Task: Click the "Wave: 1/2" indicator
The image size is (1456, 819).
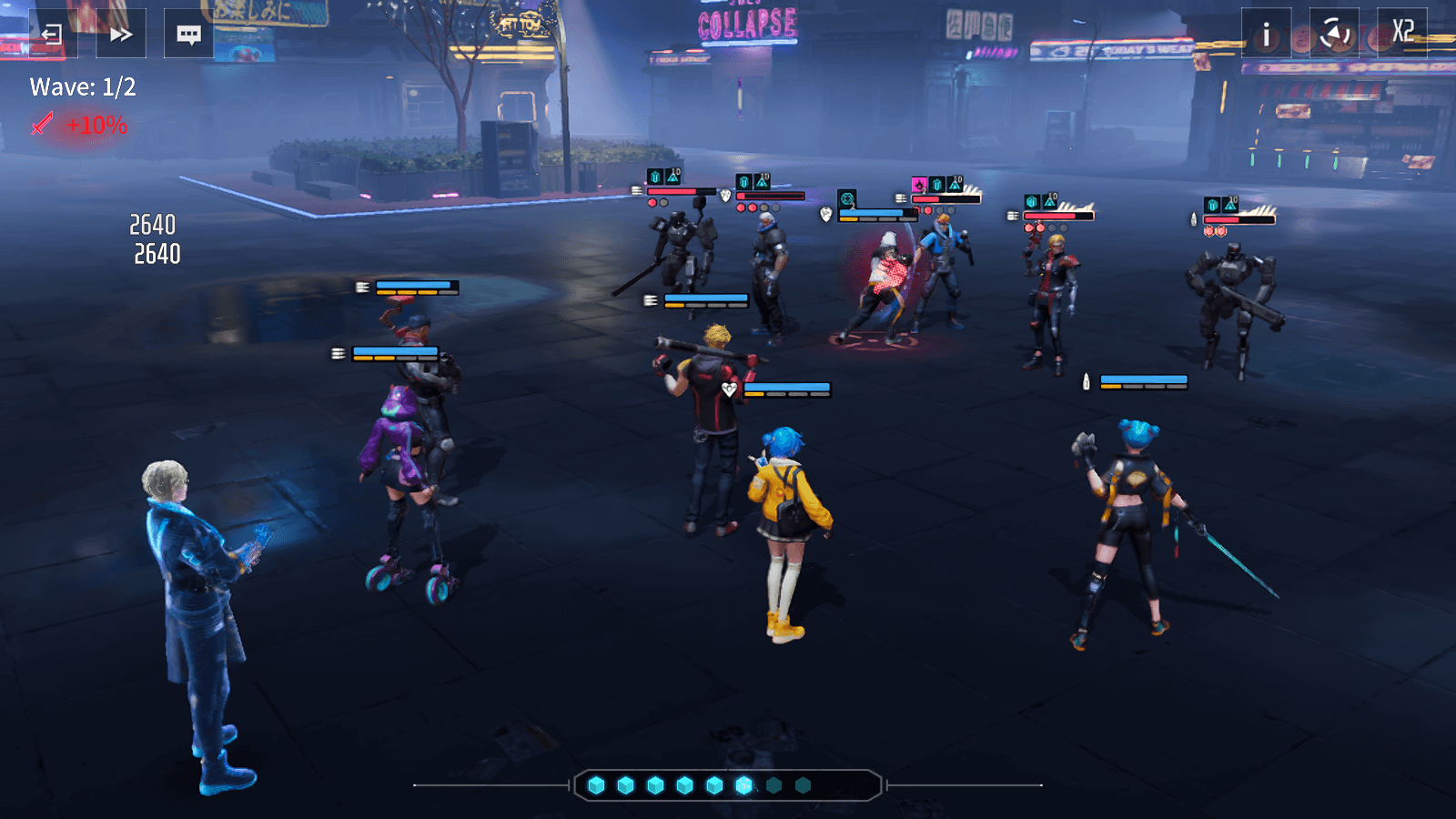Action: [80, 89]
